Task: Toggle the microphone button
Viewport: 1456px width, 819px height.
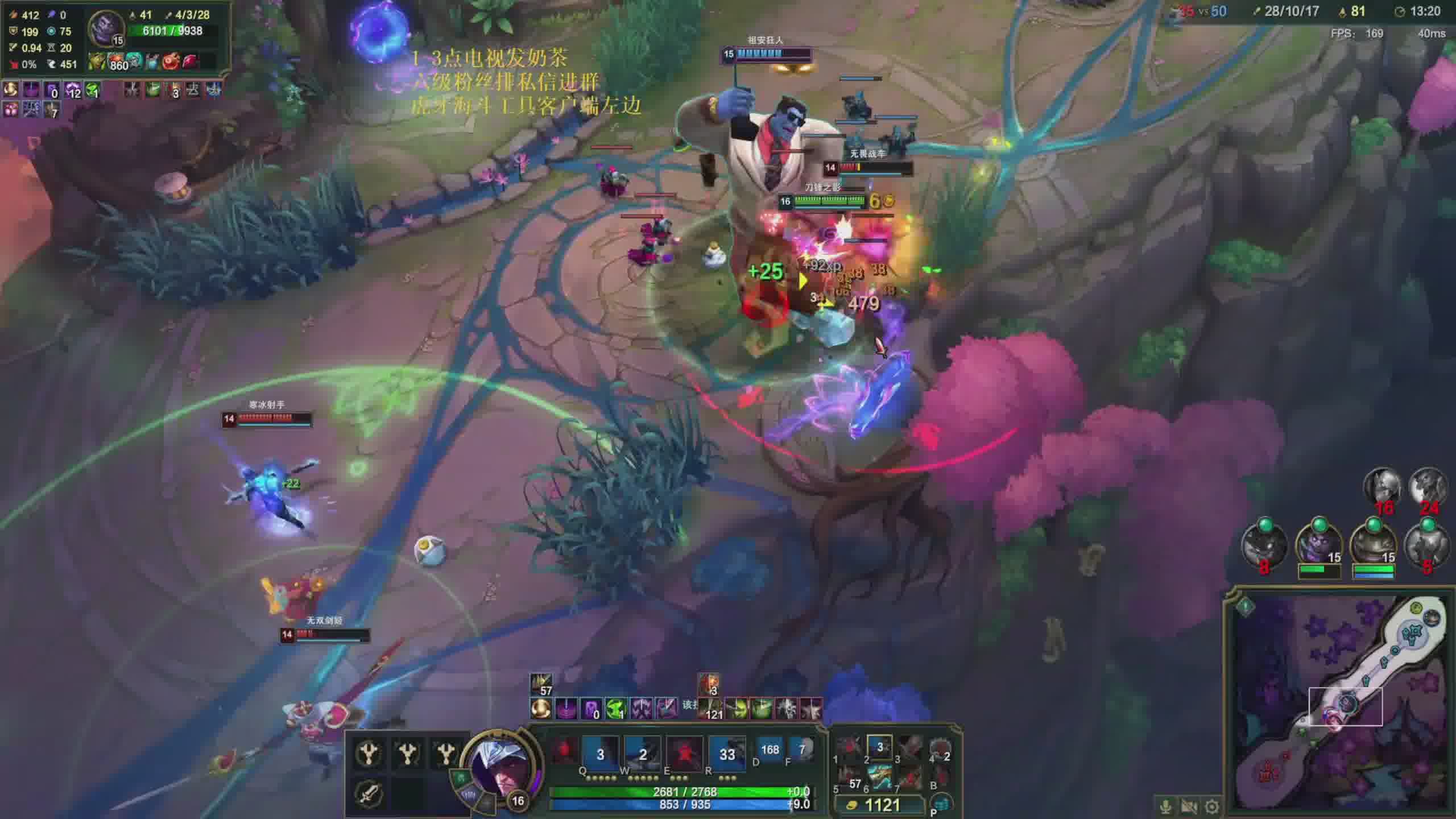Action: click(x=1165, y=806)
